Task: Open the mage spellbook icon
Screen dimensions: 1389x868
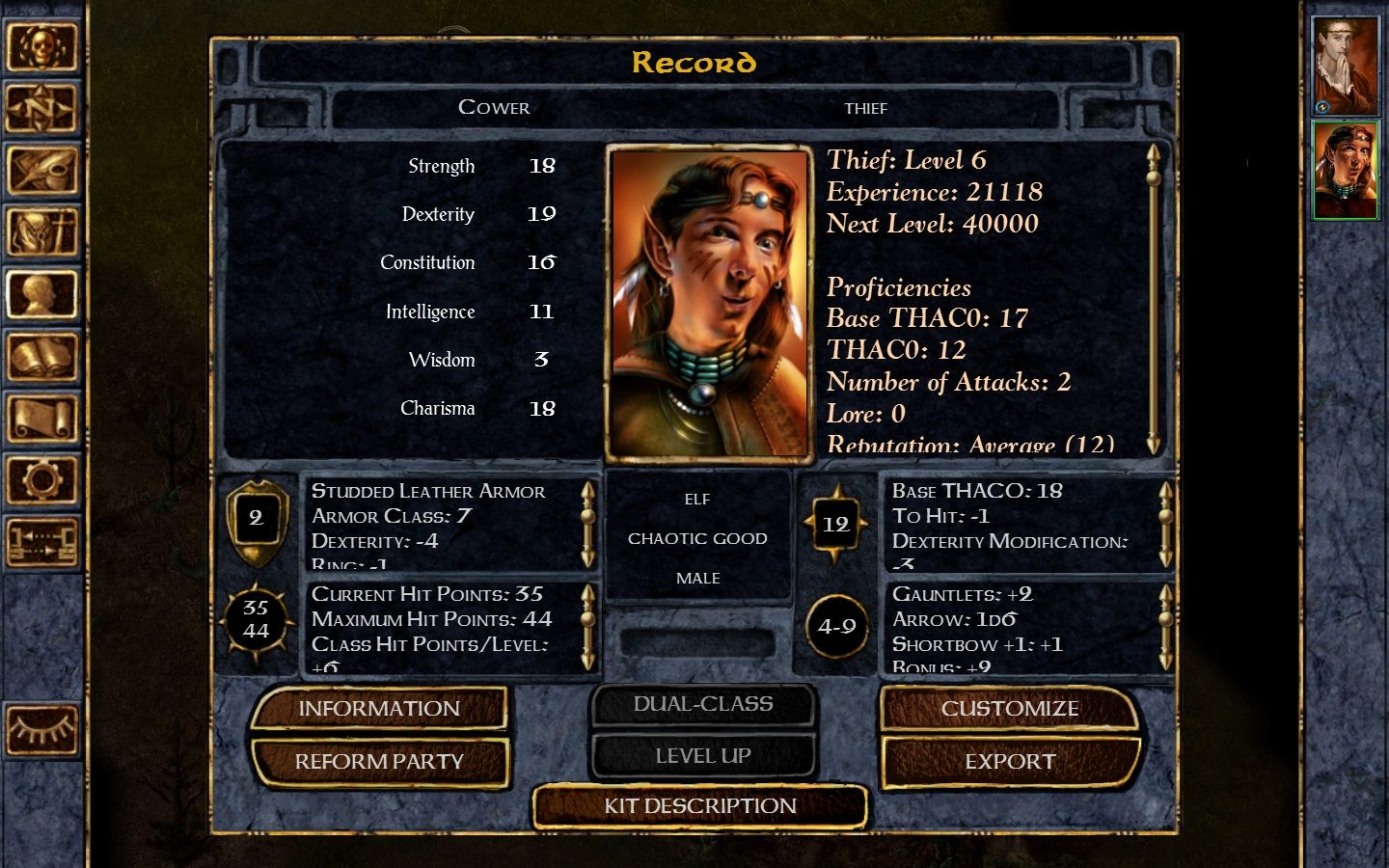Action: (x=41, y=357)
